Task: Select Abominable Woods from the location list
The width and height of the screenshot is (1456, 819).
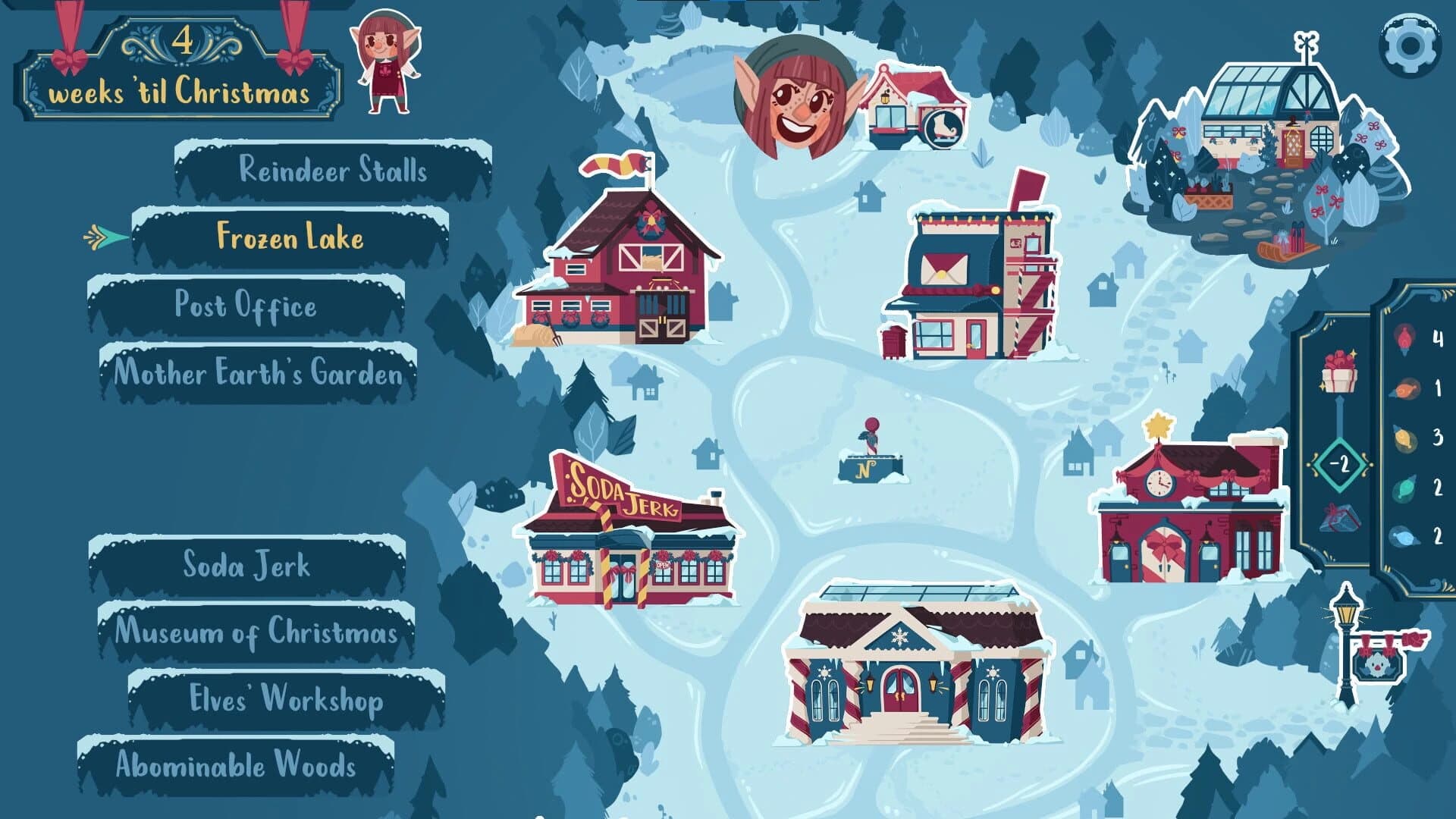Action: (x=235, y=767)
